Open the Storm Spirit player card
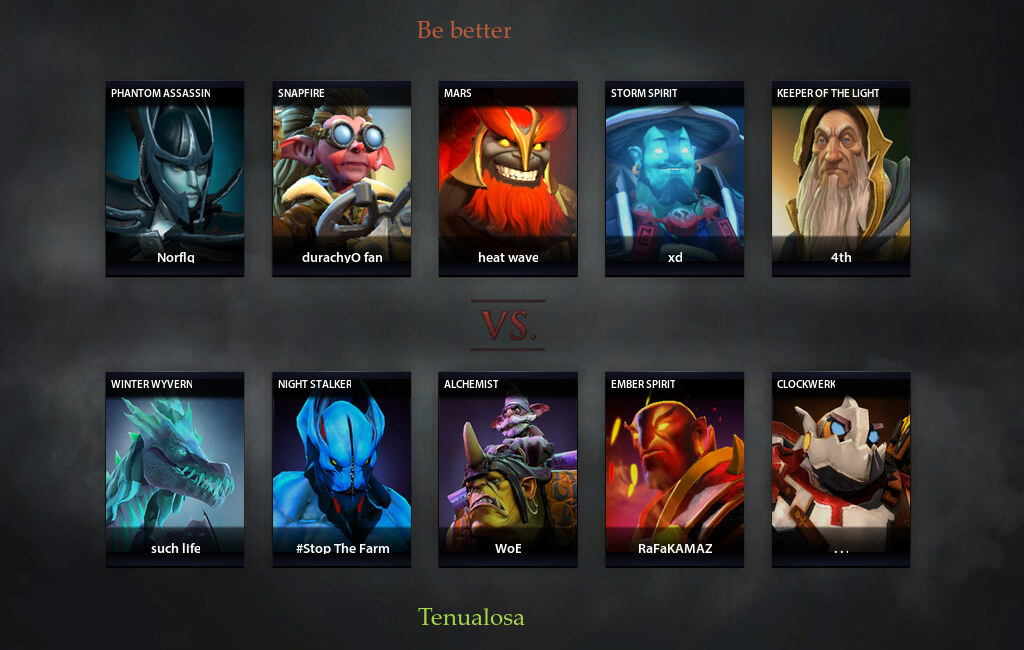1024x650 pixels. tap(675, 178)
